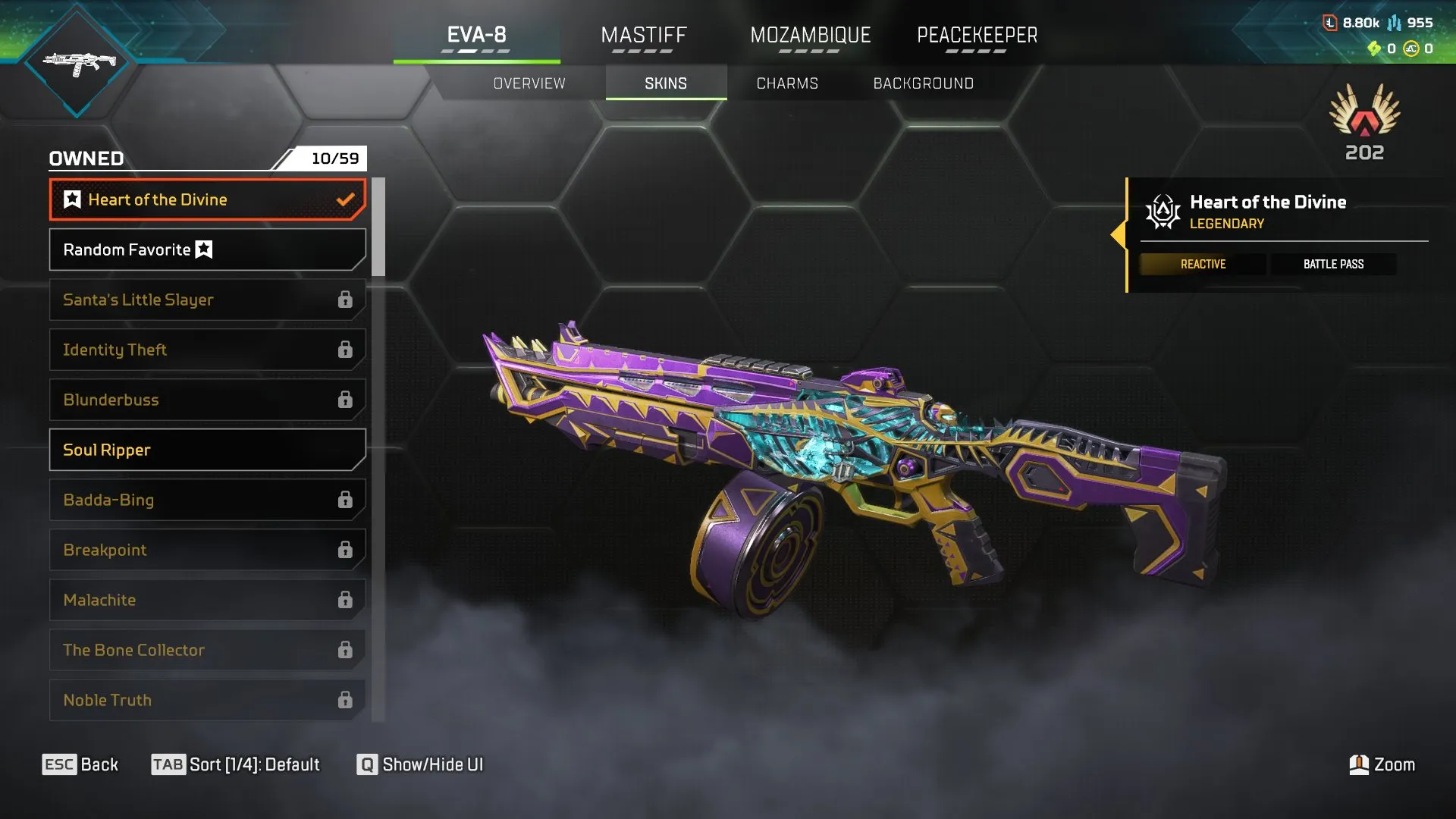The width and height of the screenshot is (1456, 819).
Task: Click the lock icon on Santa's Little Slayer
Action: click(x=347, y=300)
